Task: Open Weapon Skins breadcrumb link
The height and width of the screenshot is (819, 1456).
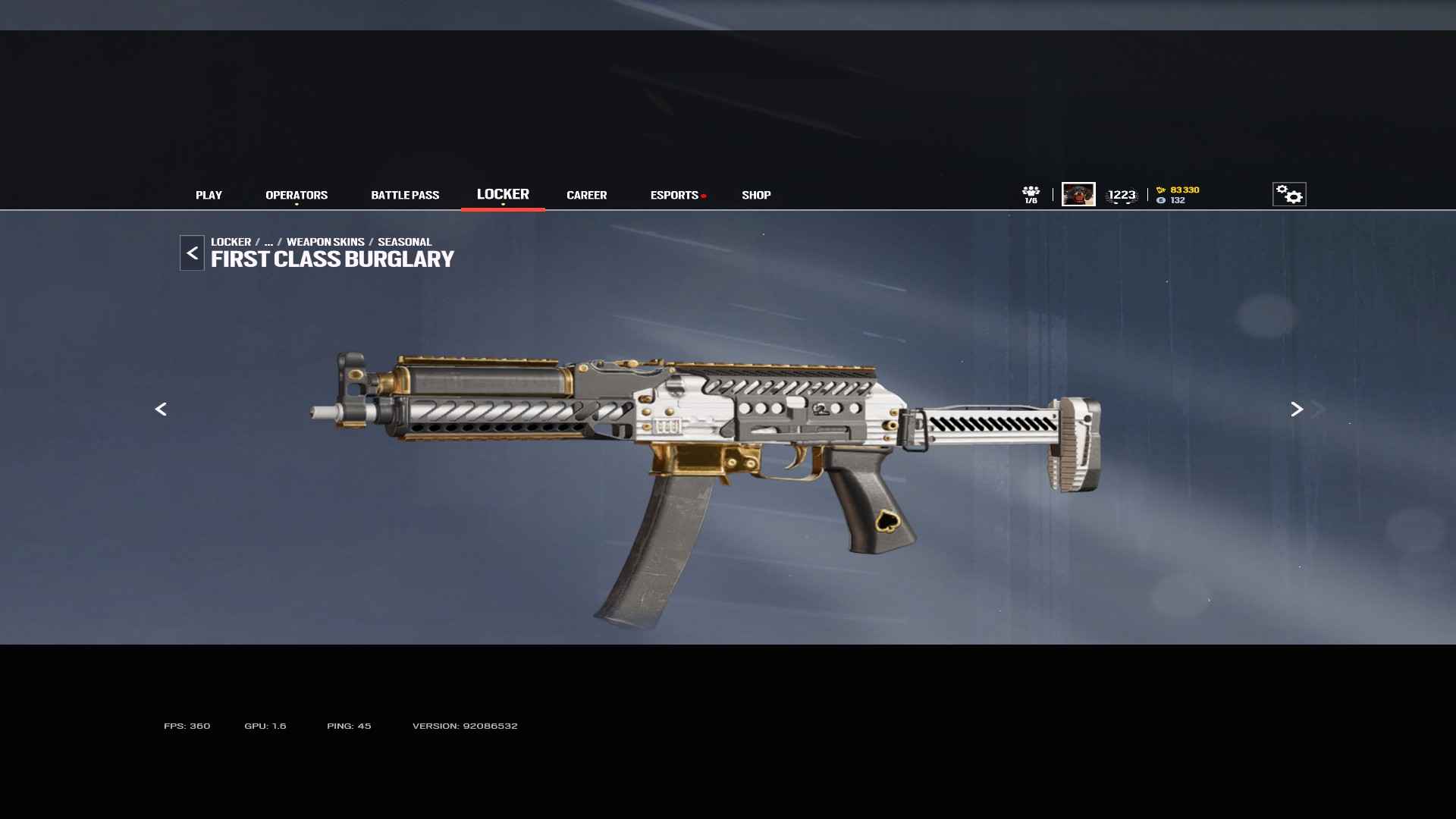Action: click(x=325, y=242)
